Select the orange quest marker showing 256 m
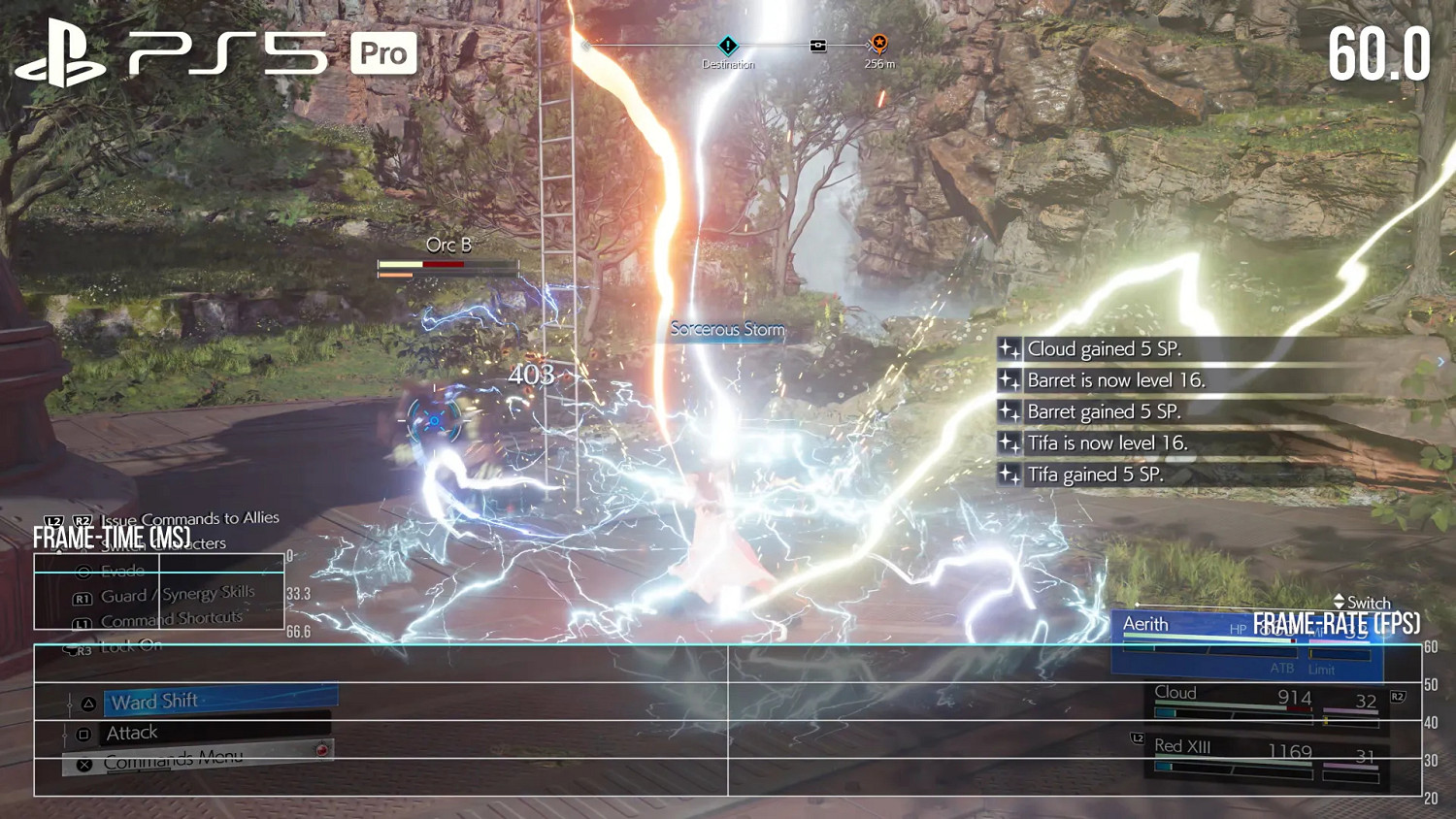 [x=877, y=46]
